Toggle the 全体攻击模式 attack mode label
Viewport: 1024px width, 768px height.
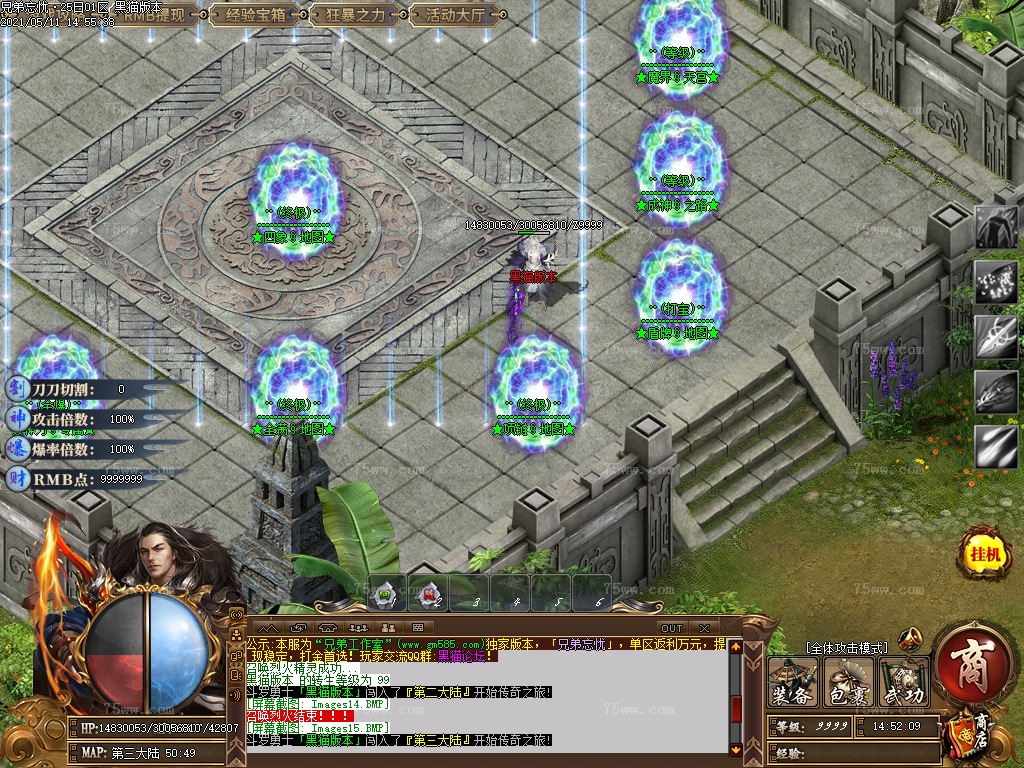[x=846, y=648]
